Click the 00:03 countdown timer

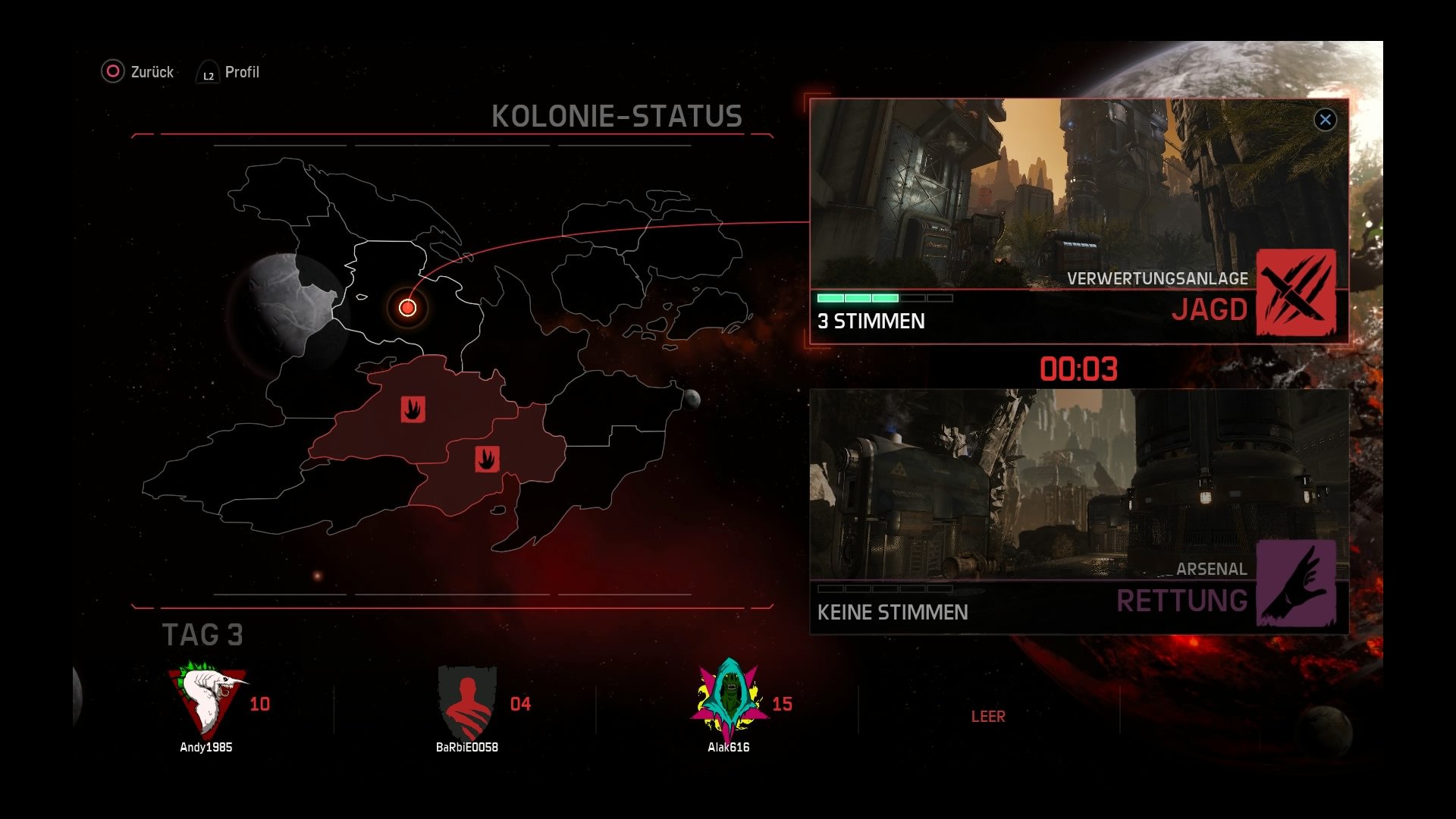coord(1078,369)
